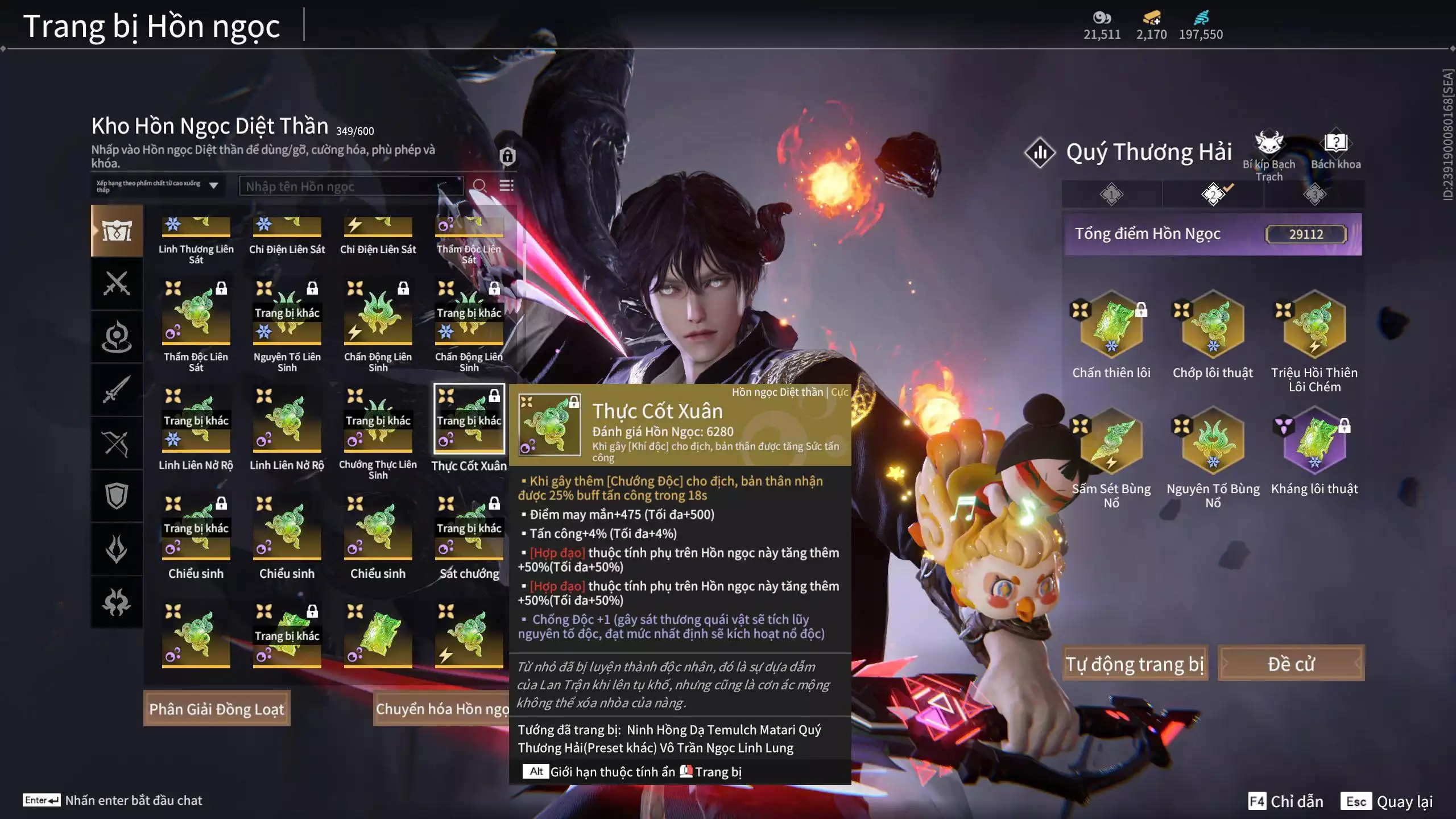1456x819 pixels.
Task: Open the Quý Thương Hải stats chart icon
Action: (x=1040, y=152)
